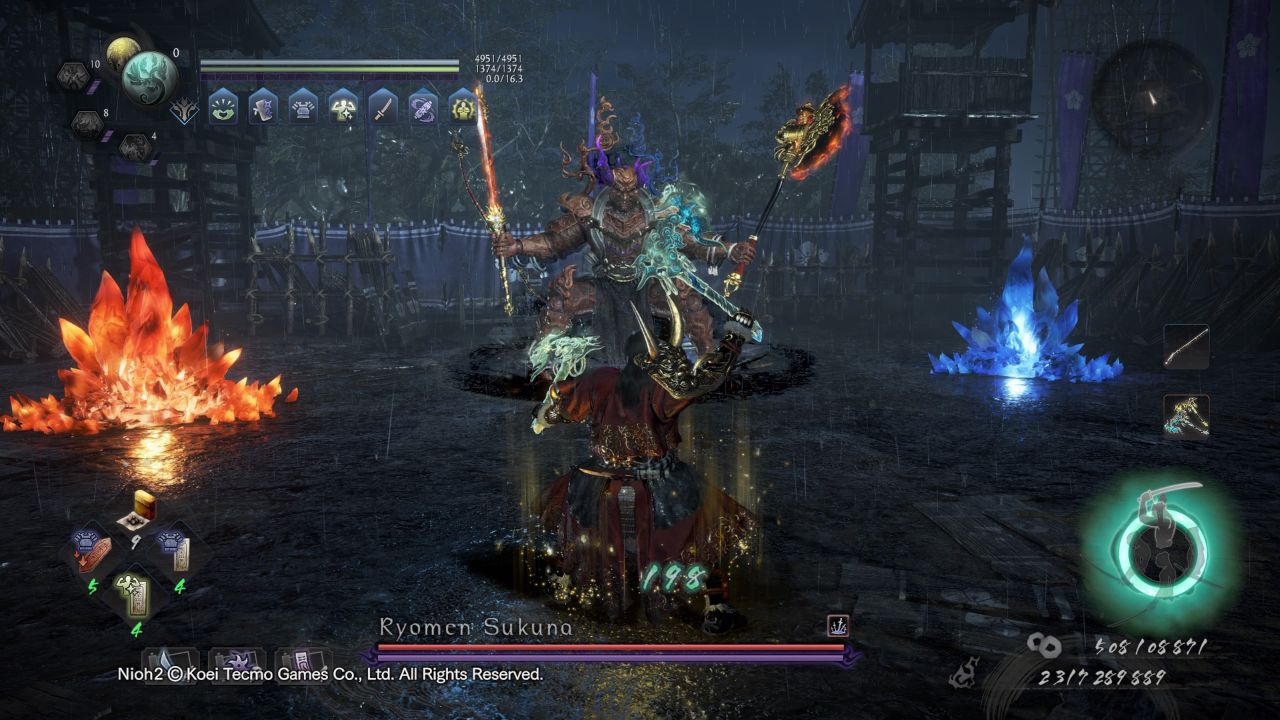This screenshot has height=720, width=1280.
Task: Click the flexing figure with sparkle buff icon
Action: coord(343,106)
